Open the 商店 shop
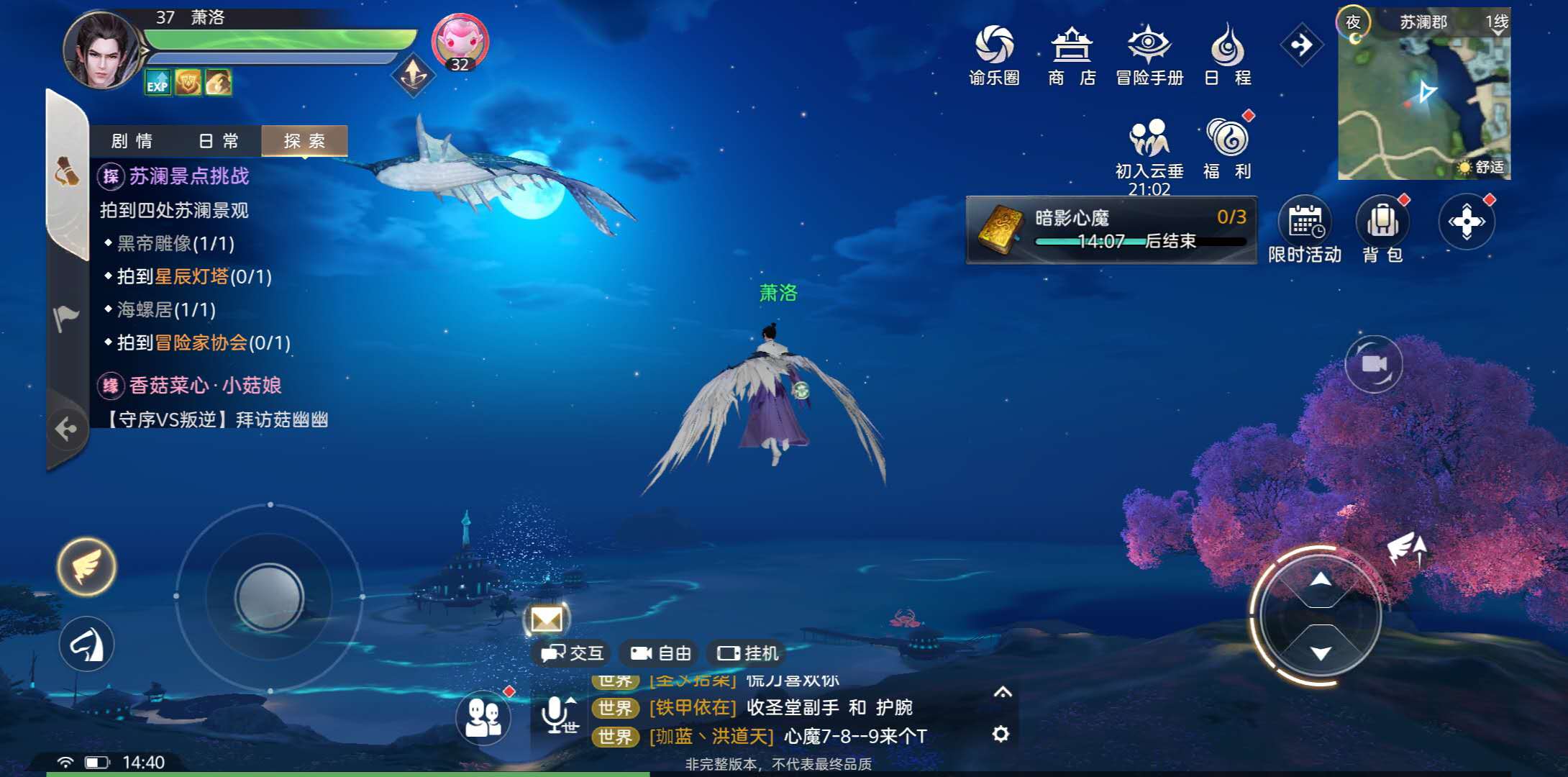 point(1072,55)
